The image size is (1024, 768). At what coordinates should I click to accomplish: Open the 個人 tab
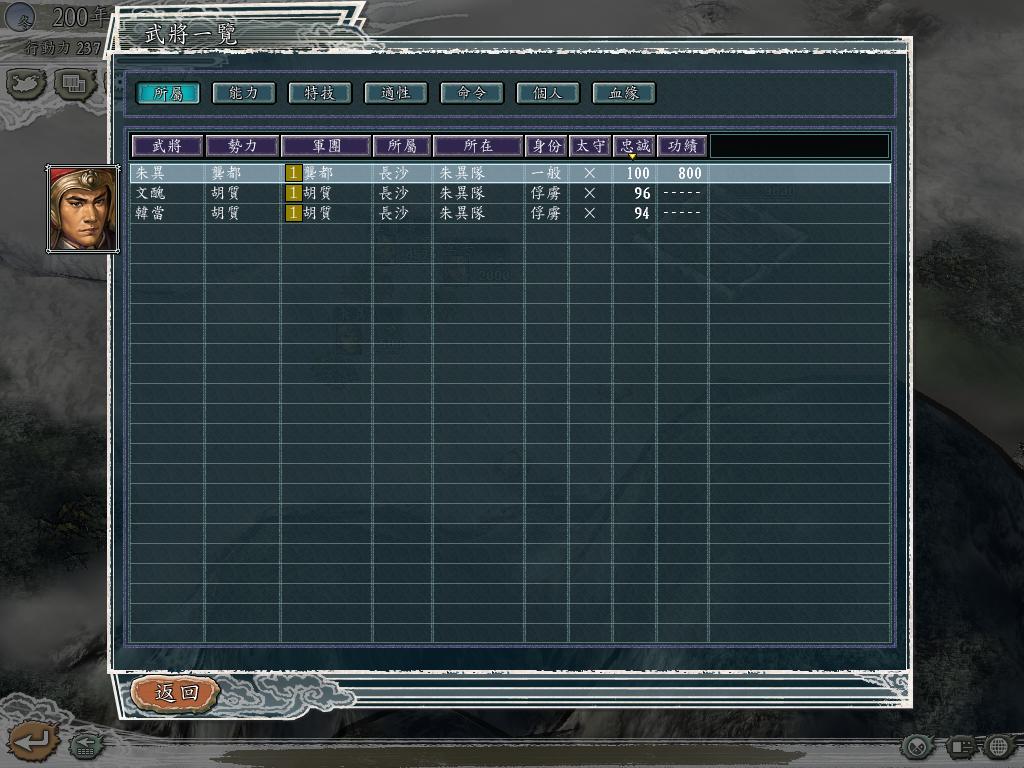point(547,93)
